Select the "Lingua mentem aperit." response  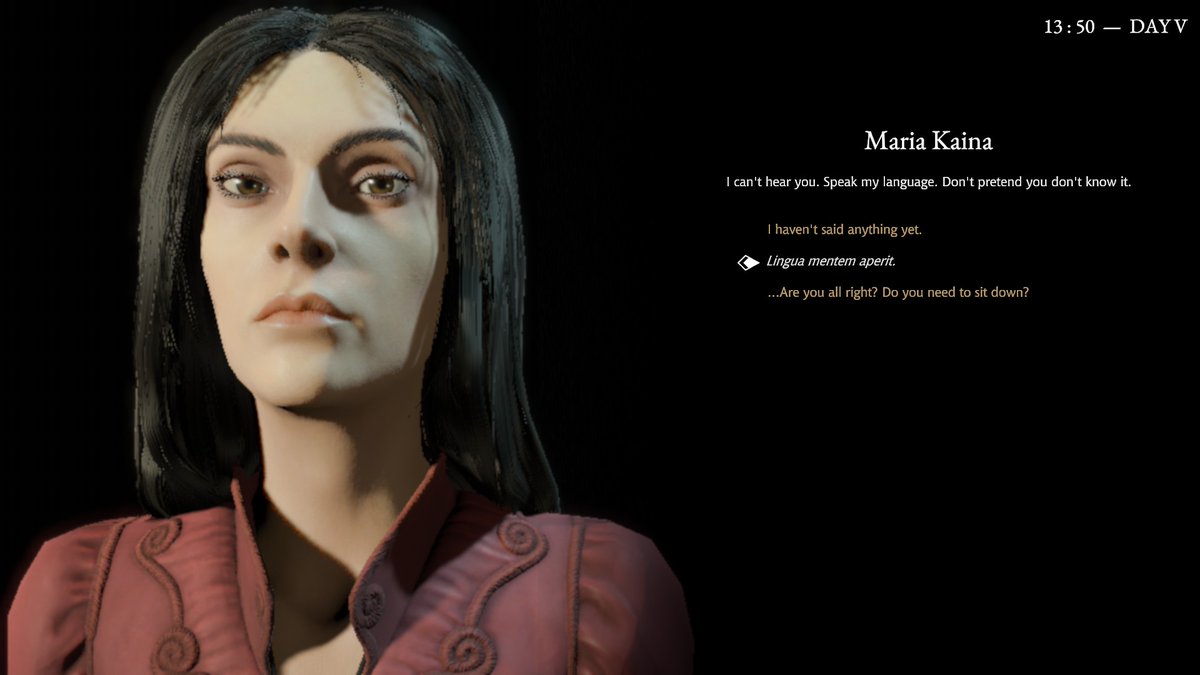830,262
